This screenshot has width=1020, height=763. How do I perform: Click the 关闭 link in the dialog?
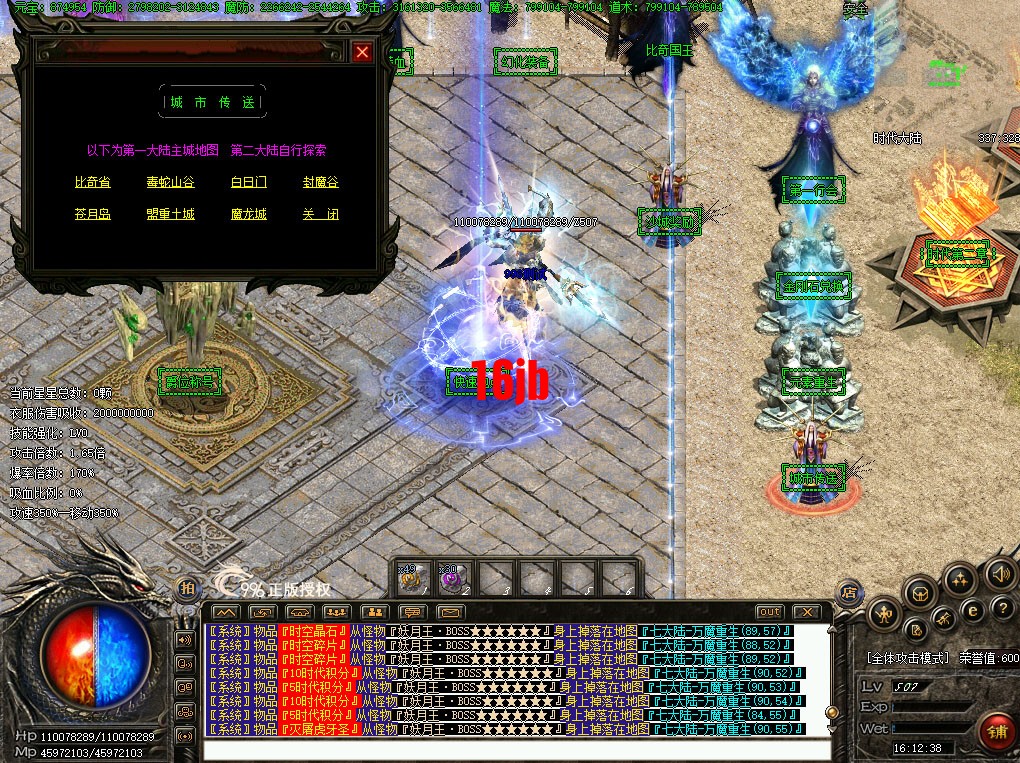pos(321,214)
